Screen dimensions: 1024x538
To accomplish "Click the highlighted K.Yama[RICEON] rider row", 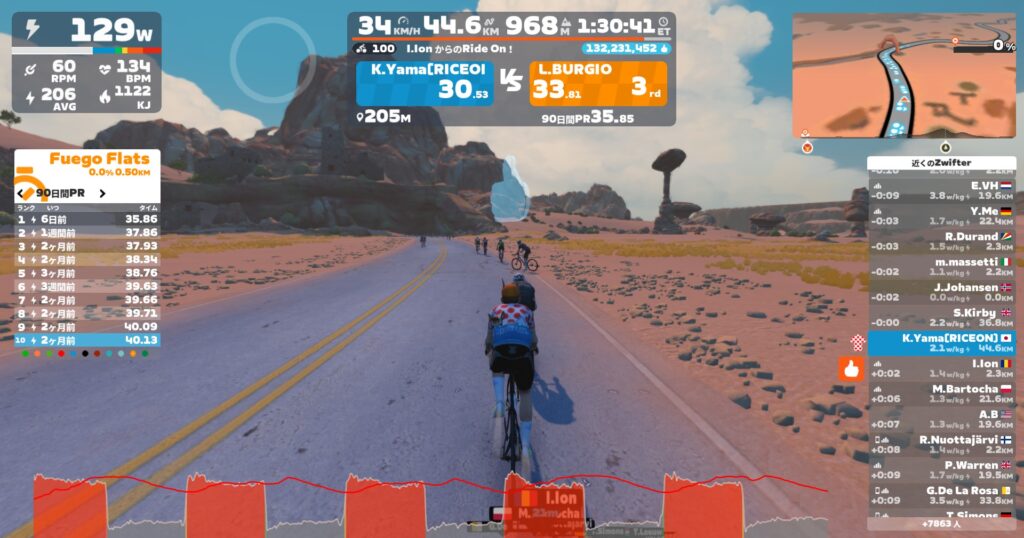I will tap(941, 343).
